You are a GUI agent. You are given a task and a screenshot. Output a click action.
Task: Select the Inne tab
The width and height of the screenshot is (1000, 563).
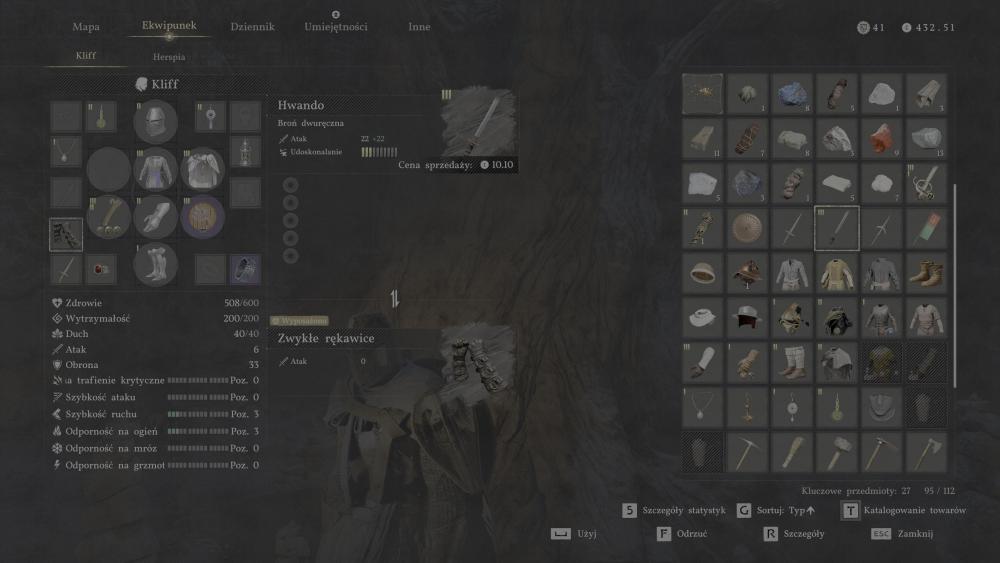419,27
